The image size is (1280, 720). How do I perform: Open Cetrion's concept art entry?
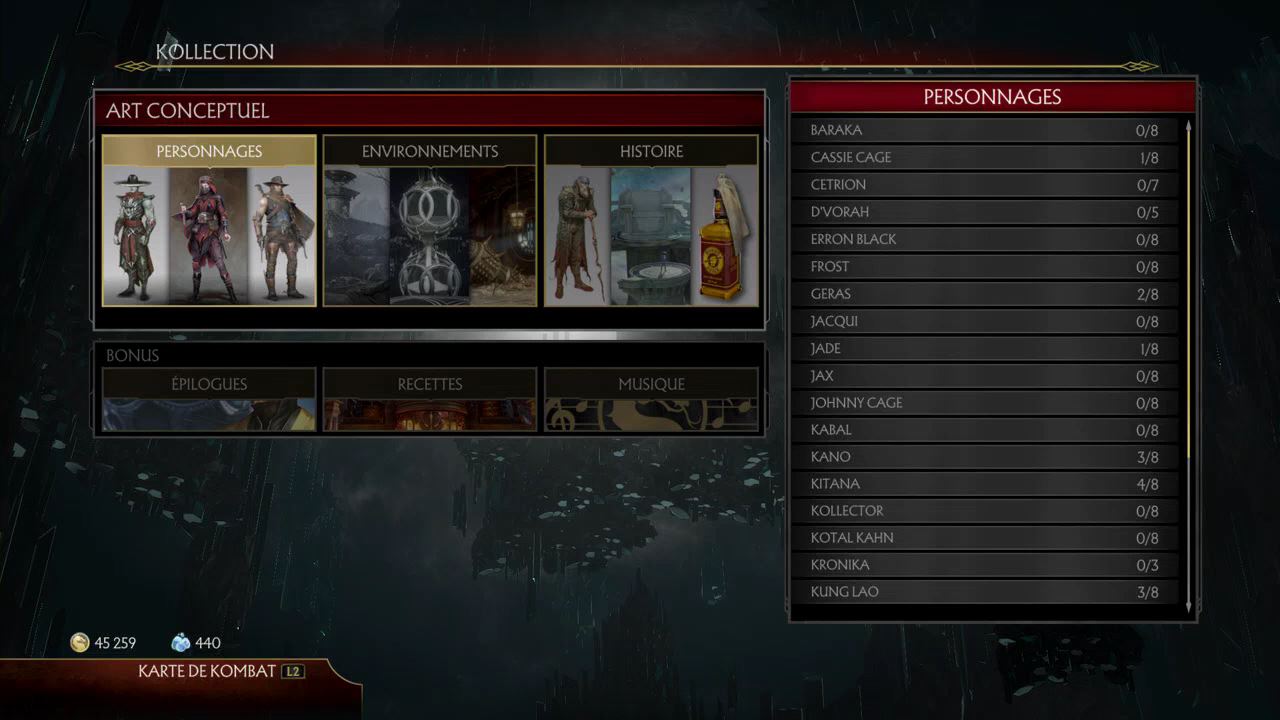tap(985, 184)
